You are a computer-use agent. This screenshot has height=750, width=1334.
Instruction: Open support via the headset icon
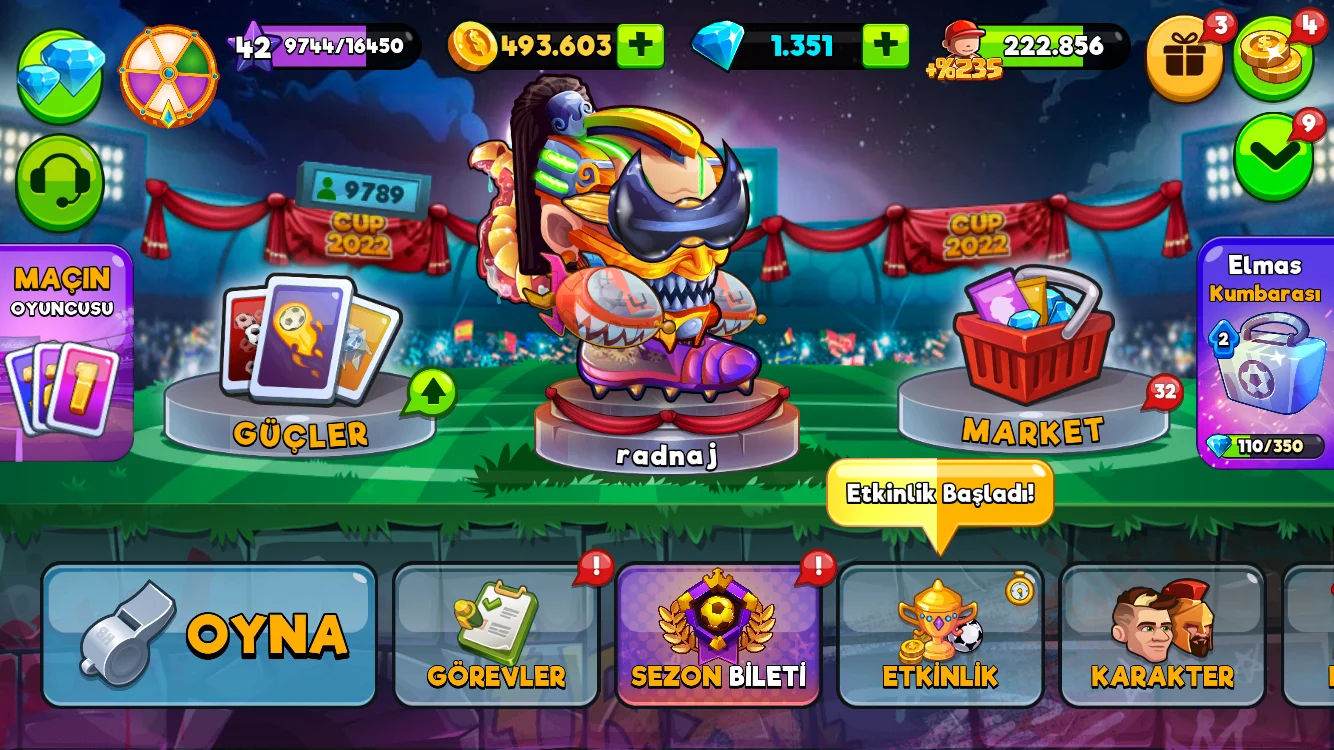pos(60,183)
